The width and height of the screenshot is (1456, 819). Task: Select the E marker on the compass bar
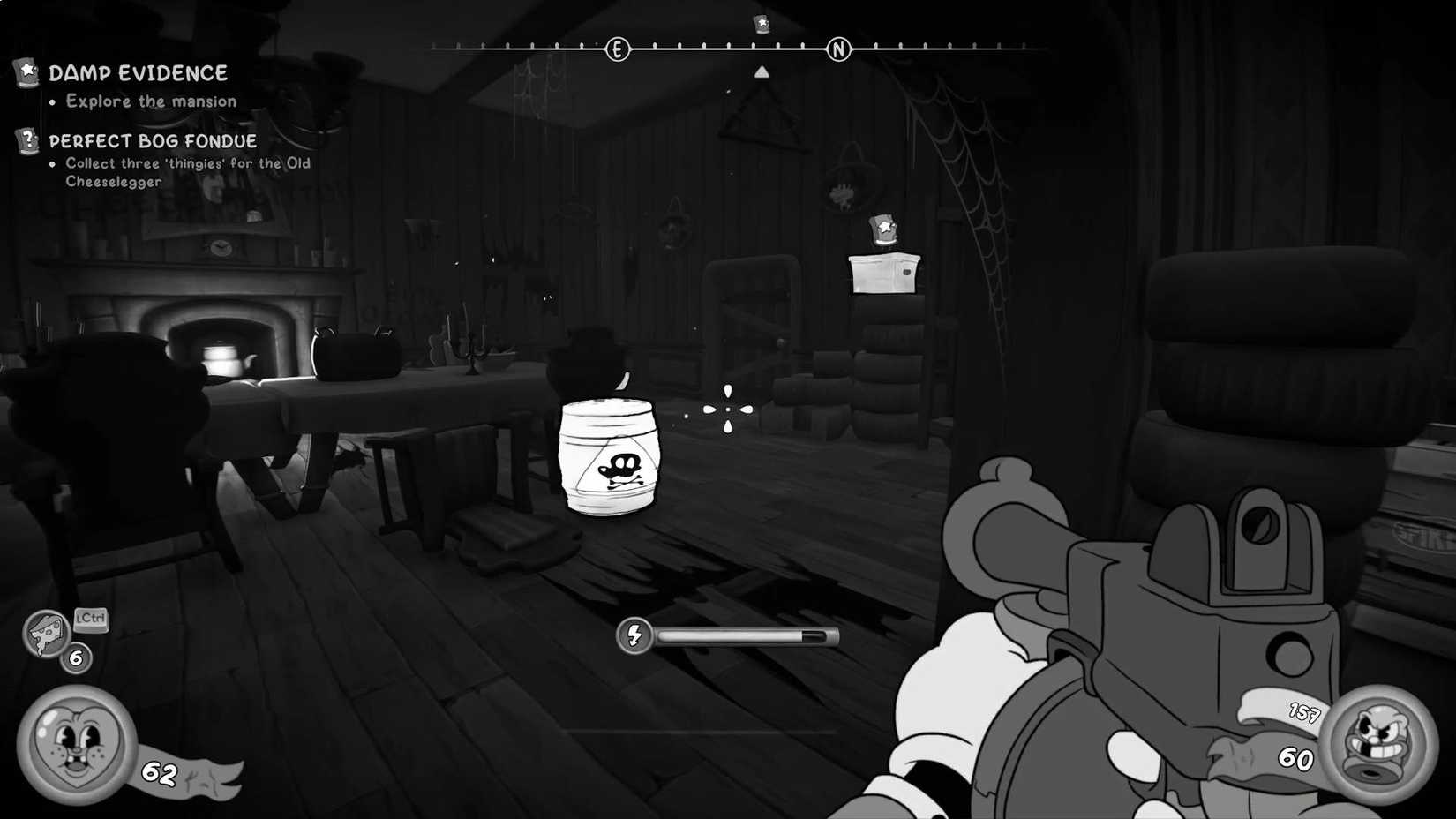[616, 49]
